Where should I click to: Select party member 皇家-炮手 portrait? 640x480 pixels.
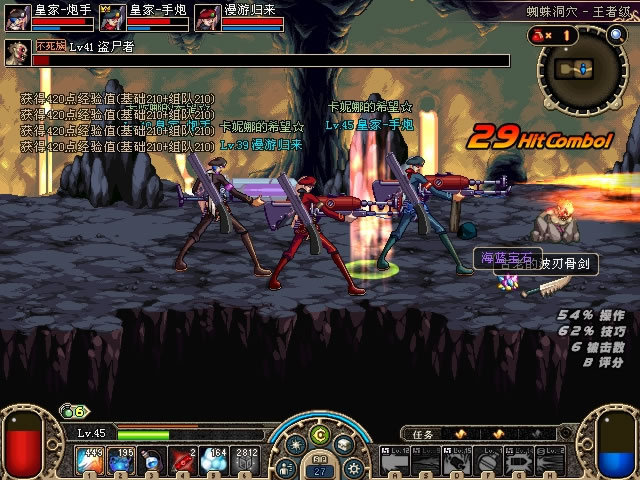(17, 17)
